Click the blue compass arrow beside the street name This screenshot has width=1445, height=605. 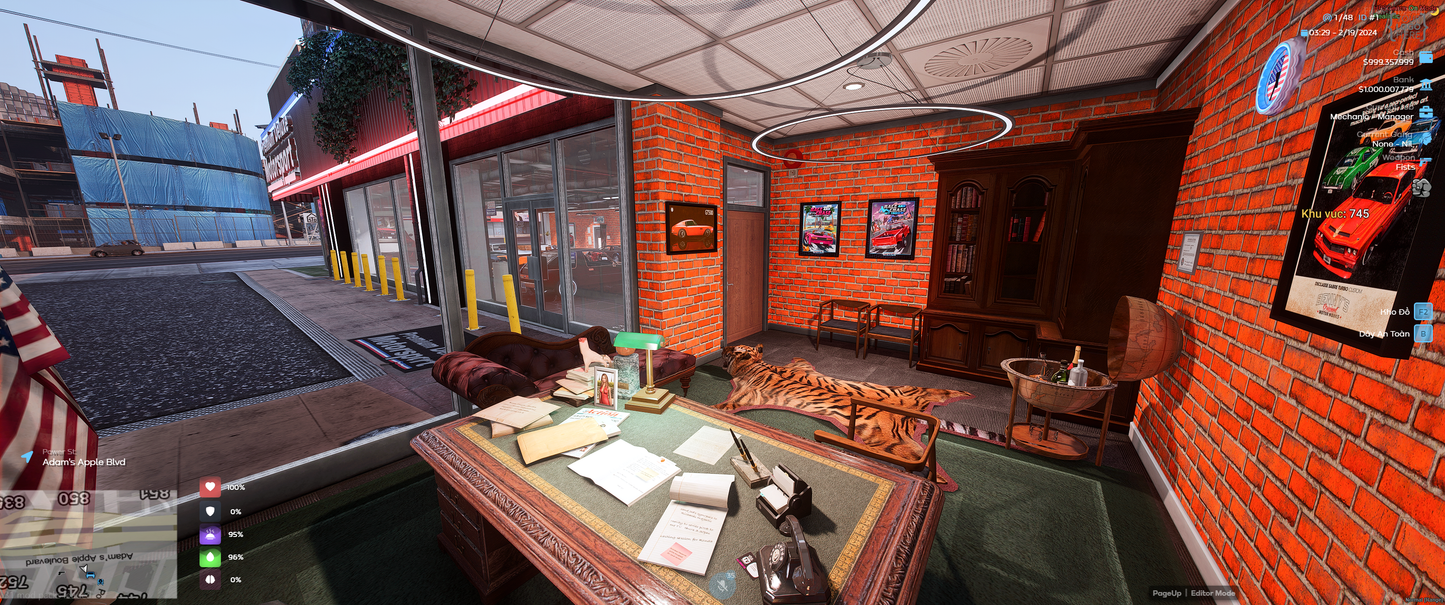coord(26,456)
